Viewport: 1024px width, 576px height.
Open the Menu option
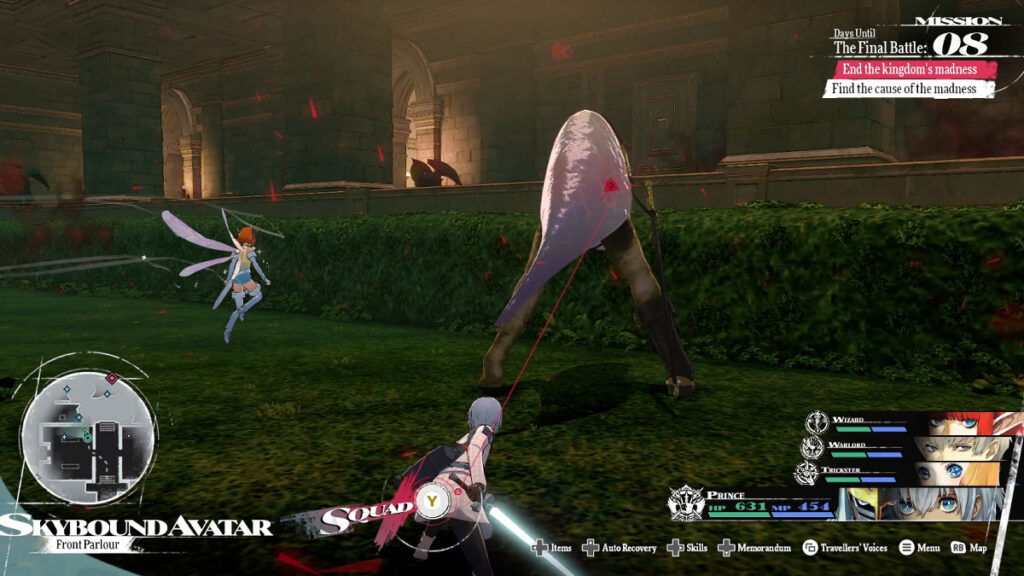point(920,548)
